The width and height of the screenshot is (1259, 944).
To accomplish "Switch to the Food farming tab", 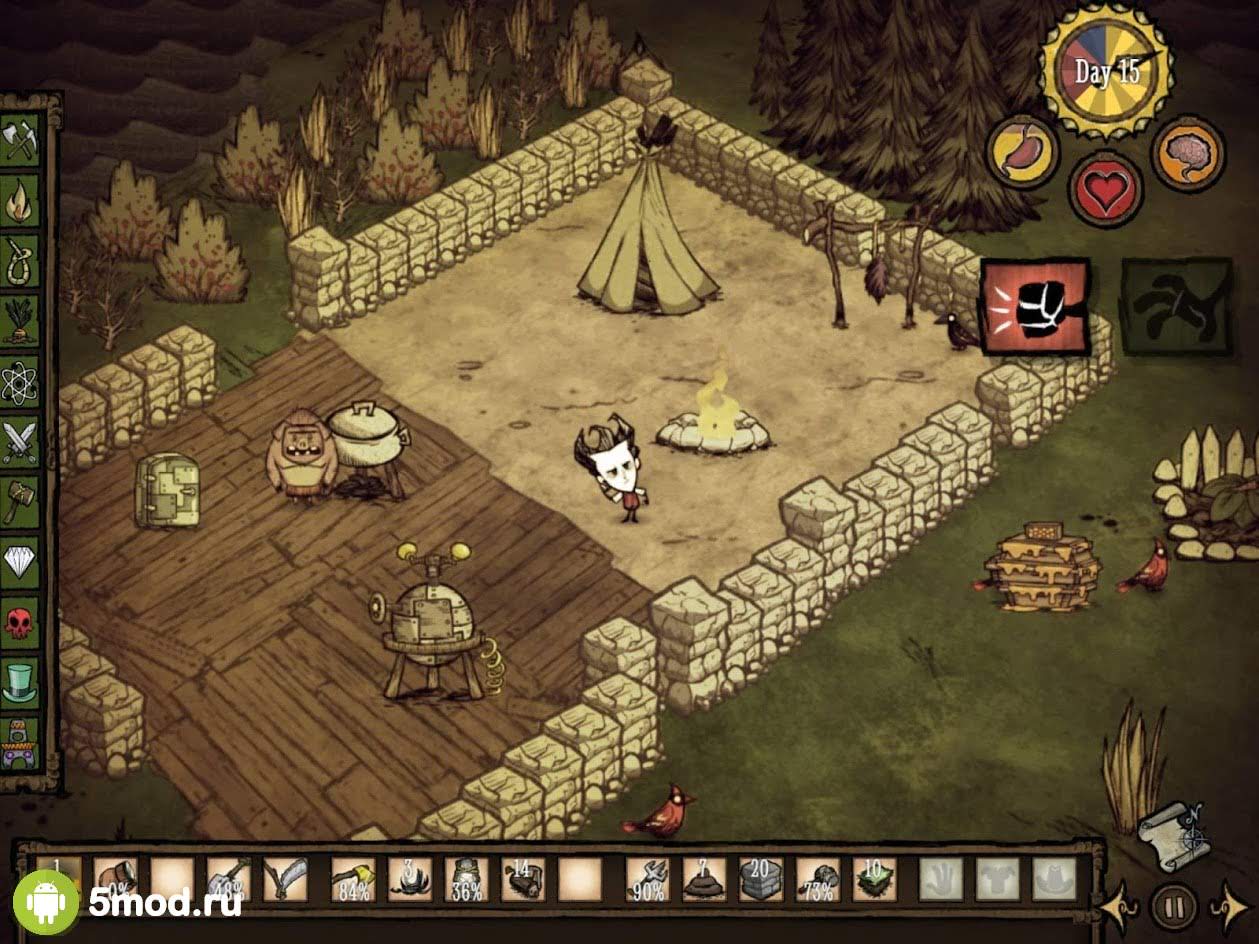I will (20, 321).
